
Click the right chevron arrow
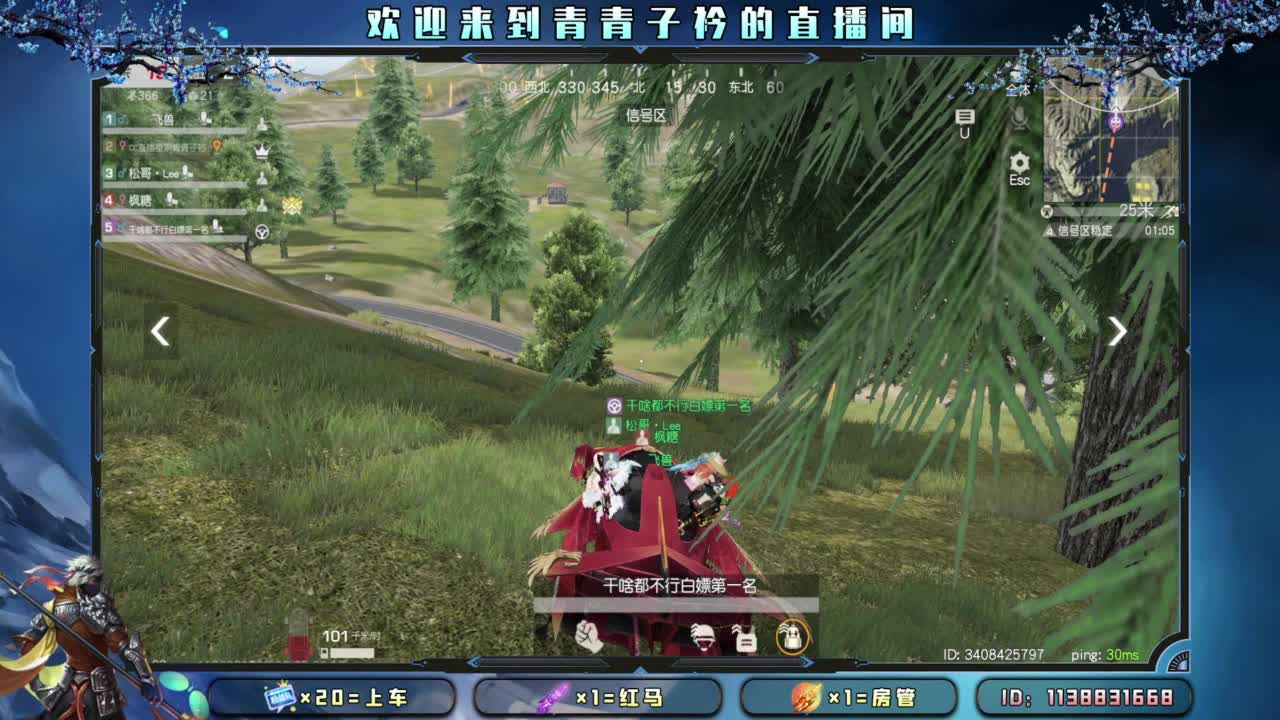(x=1117, y=331)
